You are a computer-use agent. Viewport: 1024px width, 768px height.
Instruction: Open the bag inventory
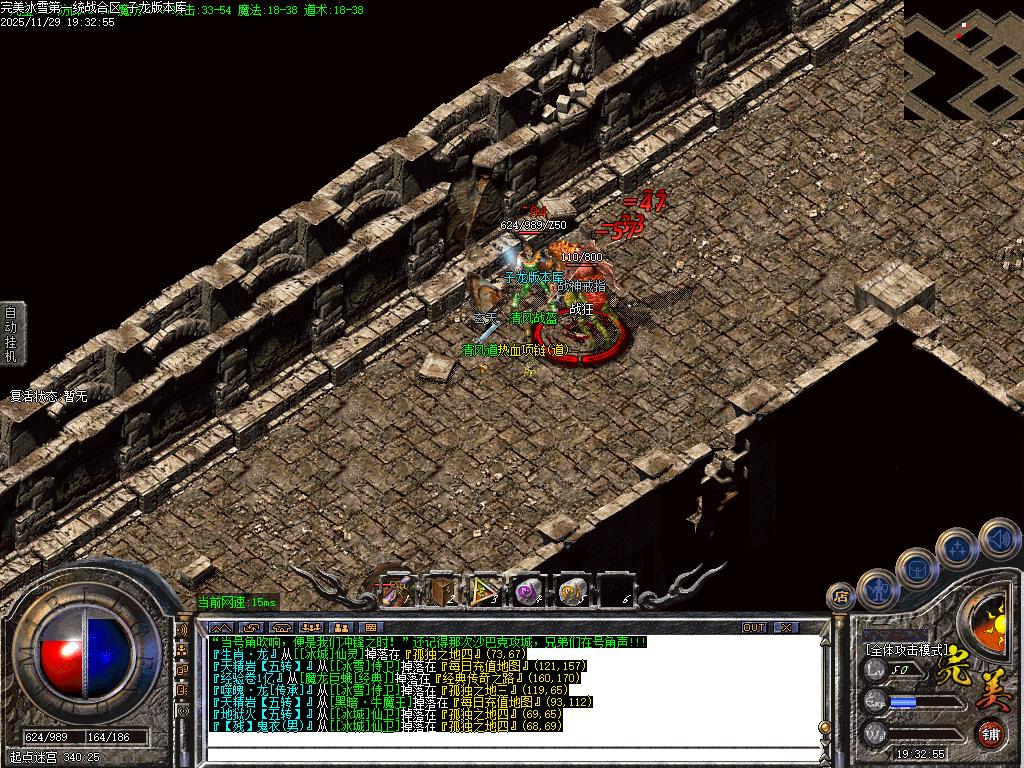click(x=916, y=568)
